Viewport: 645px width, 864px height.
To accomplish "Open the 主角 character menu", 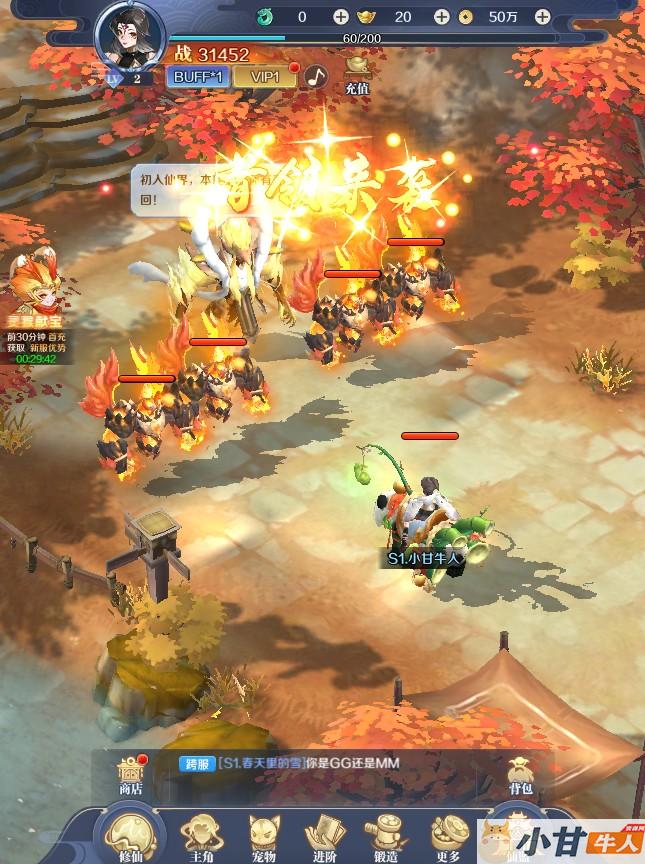I will click(201, 836).
